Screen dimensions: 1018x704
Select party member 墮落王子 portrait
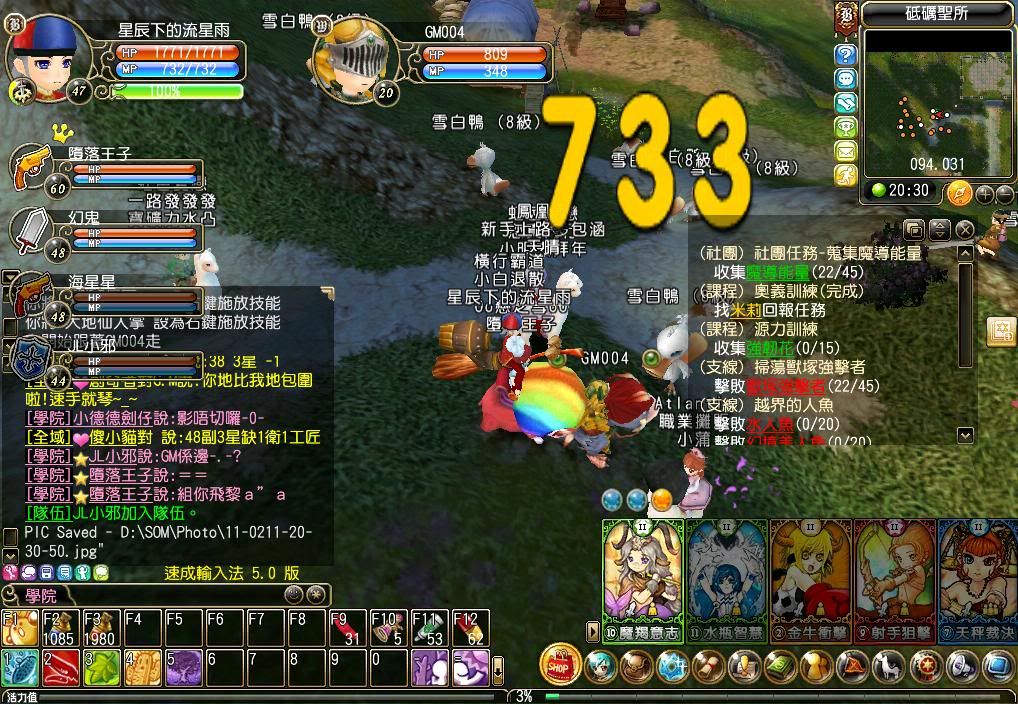point(32,169)
